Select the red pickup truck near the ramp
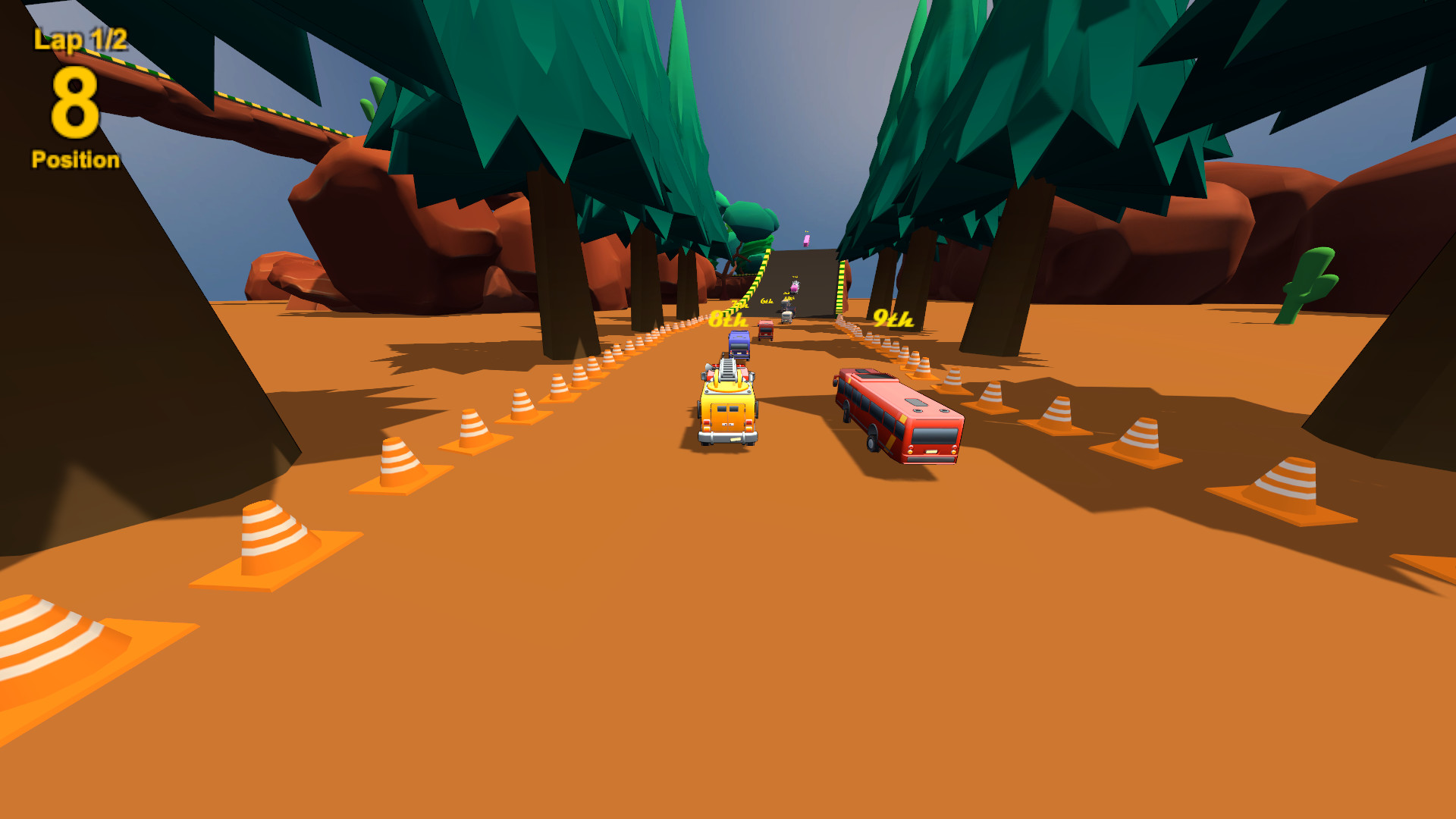This screenshot has width=1456, height=819. tap(766, 330)
